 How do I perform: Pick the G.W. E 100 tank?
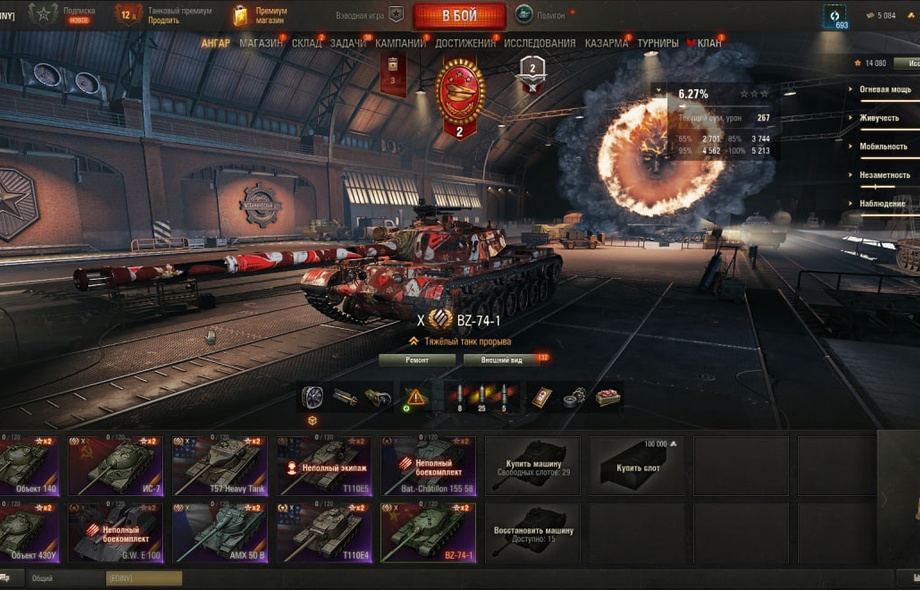[115, 533]
